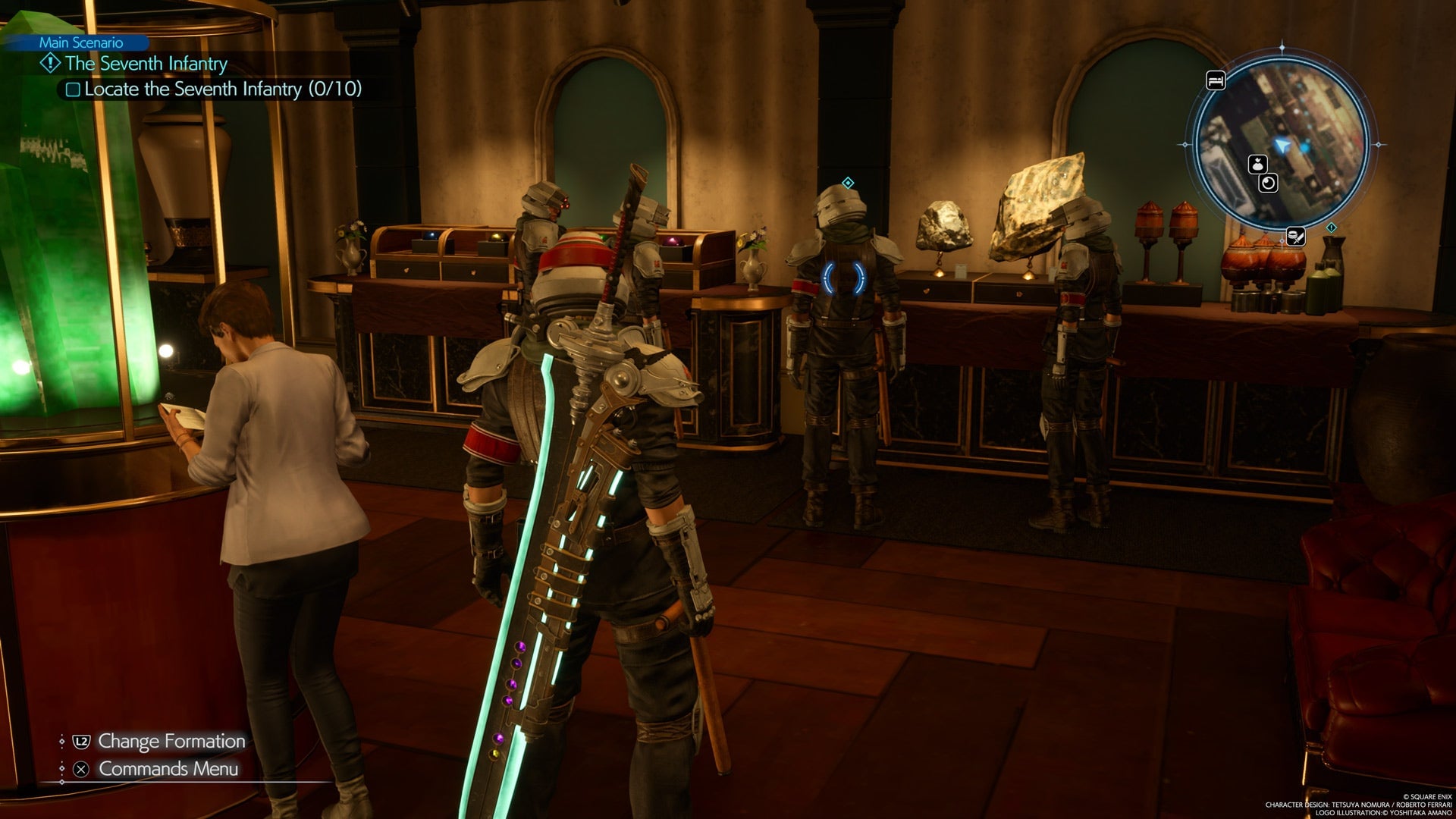Open the Commands Menu
1456x819 pixels.
168,769
